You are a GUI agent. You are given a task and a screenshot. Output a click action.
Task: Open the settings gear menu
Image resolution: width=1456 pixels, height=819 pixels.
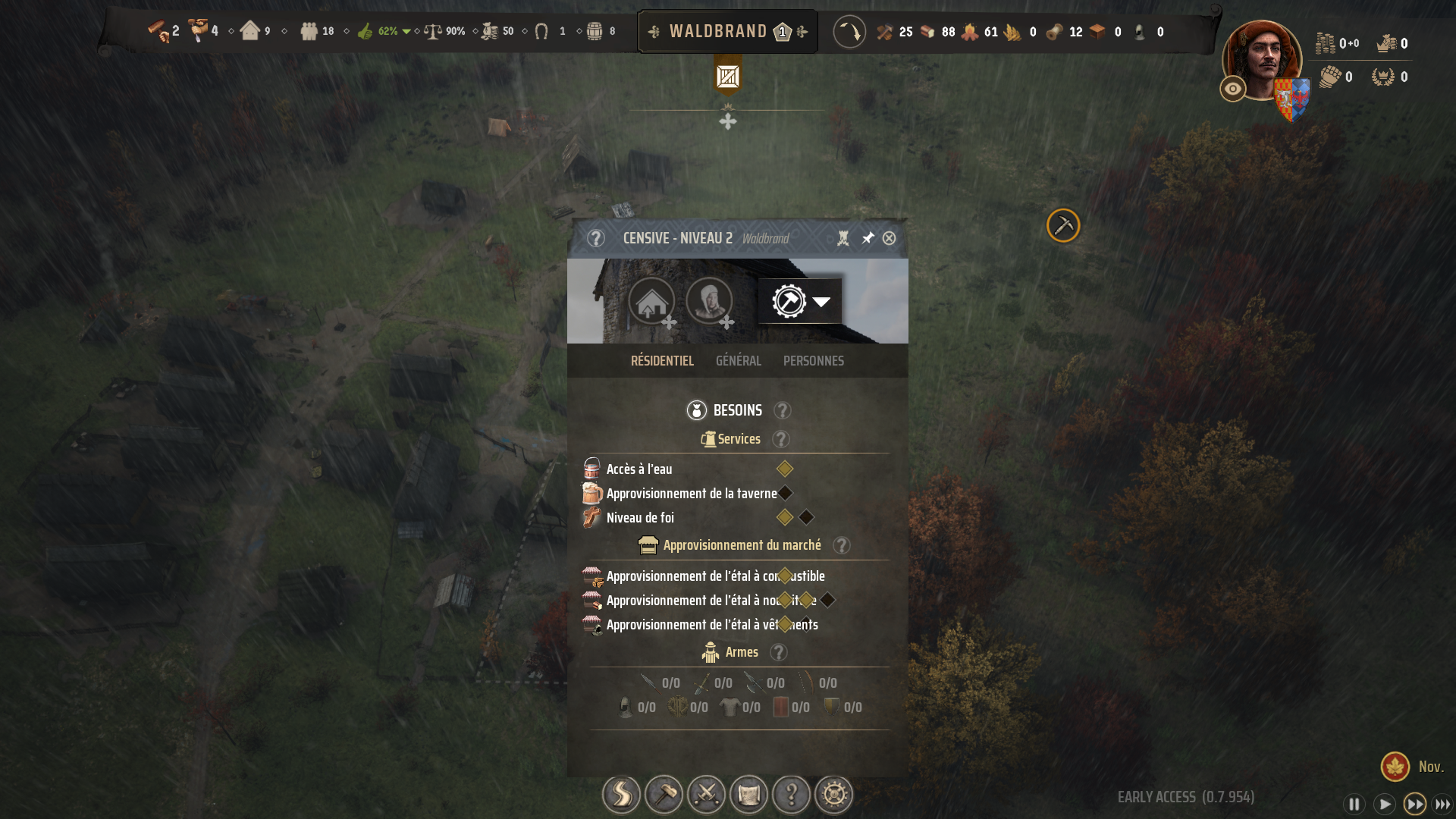833,795
